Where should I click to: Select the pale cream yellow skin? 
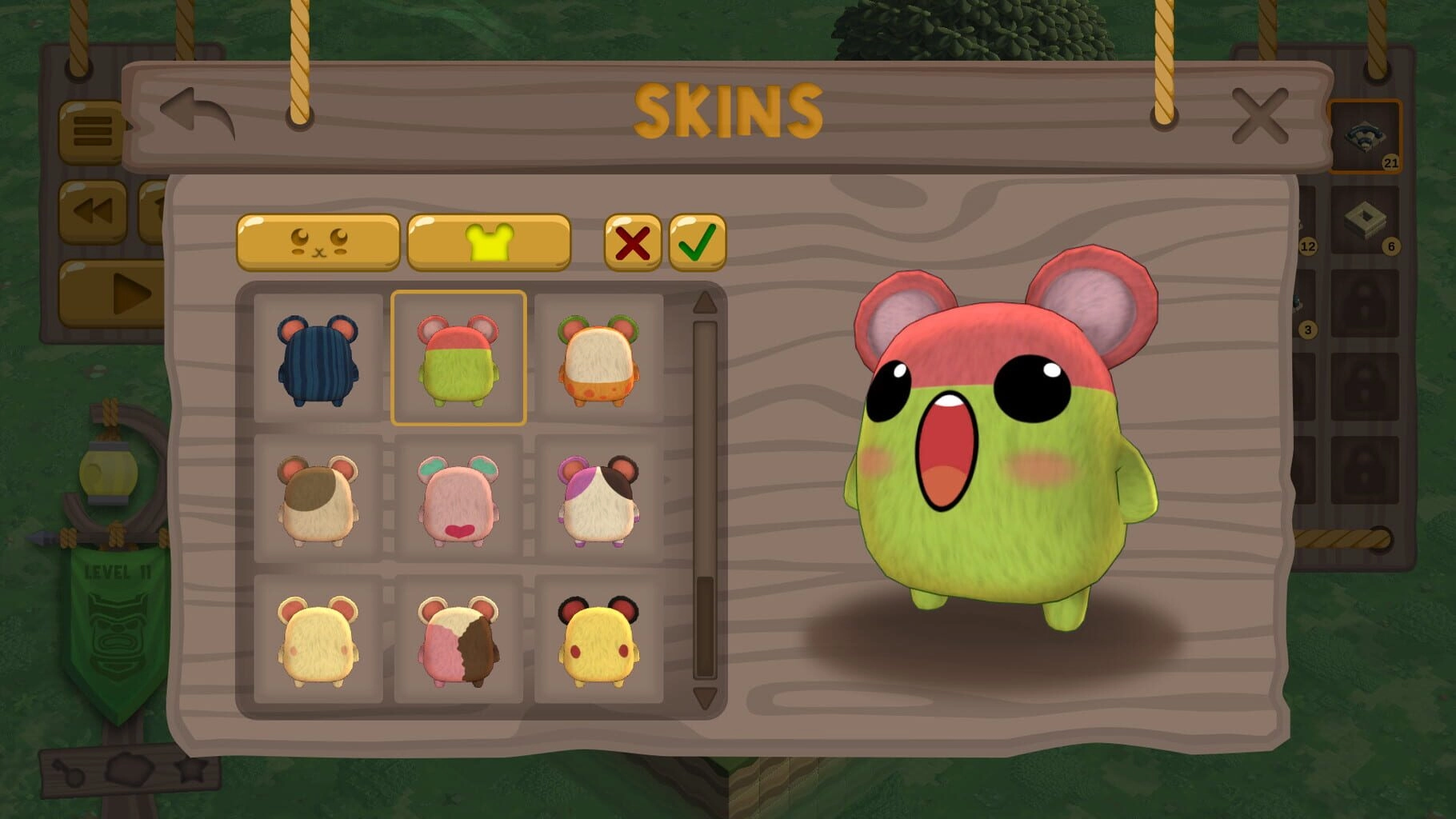tap(318, 639)
